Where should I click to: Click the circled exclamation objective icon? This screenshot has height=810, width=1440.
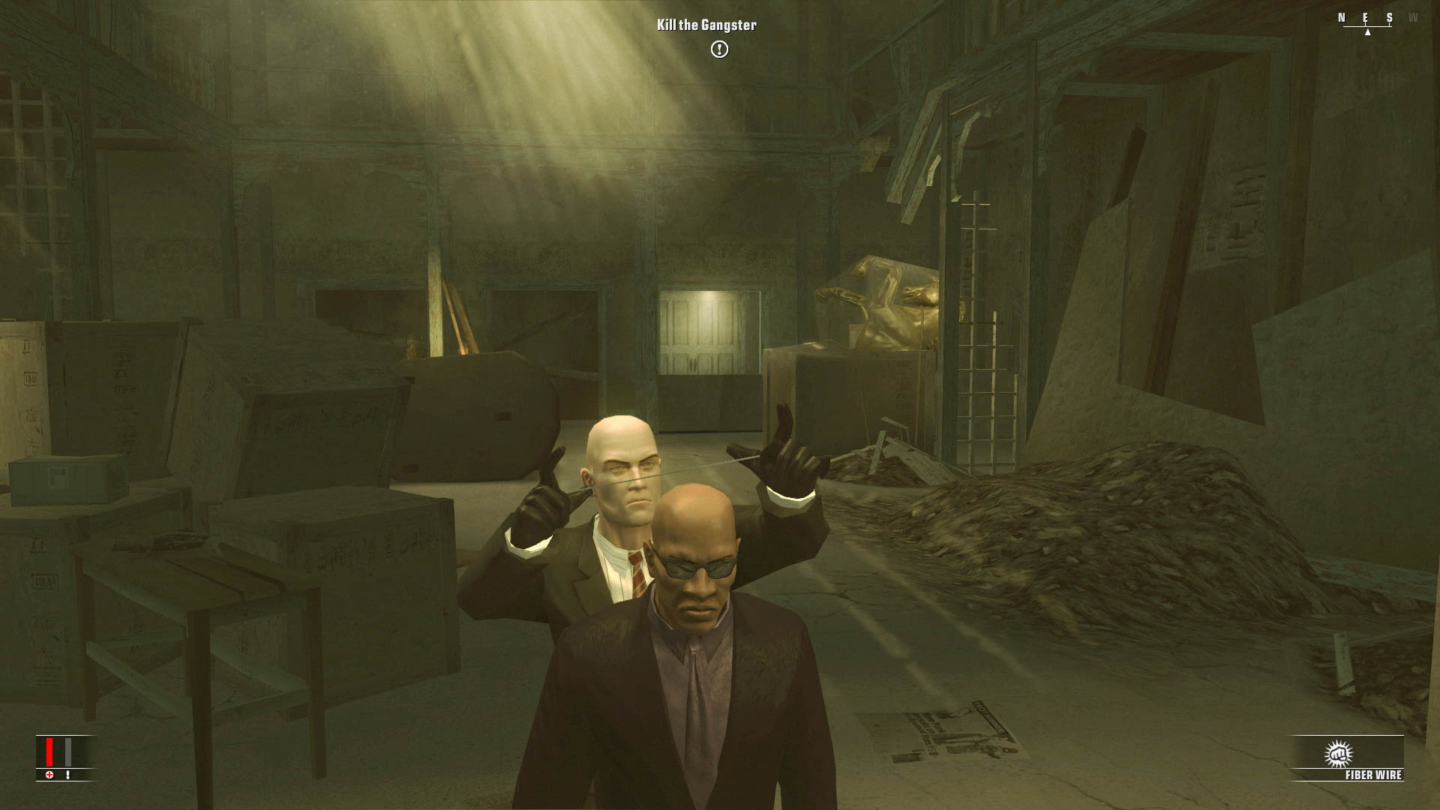click(x=718, y=48)
